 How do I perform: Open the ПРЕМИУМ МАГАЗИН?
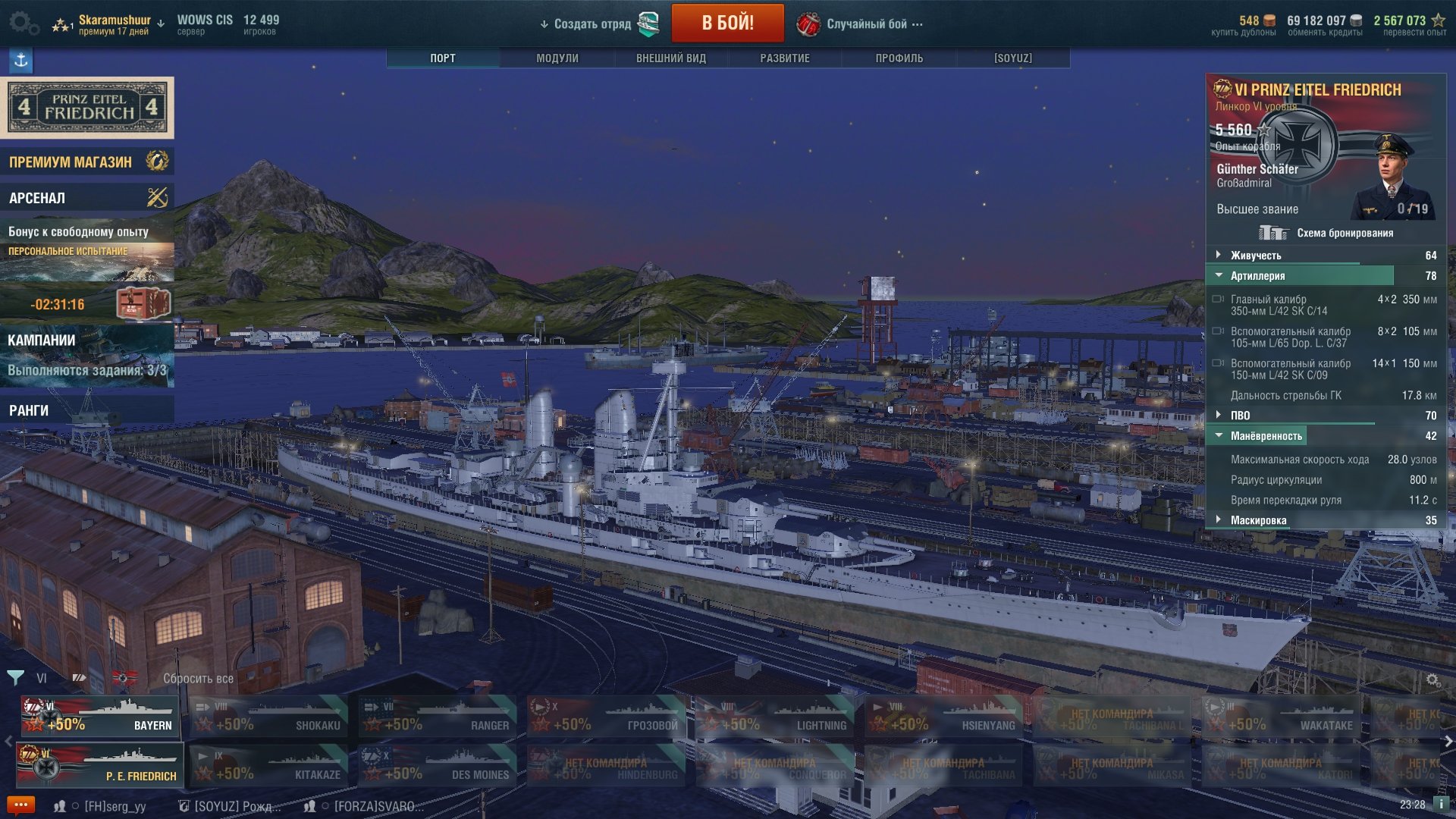(86, 162)
